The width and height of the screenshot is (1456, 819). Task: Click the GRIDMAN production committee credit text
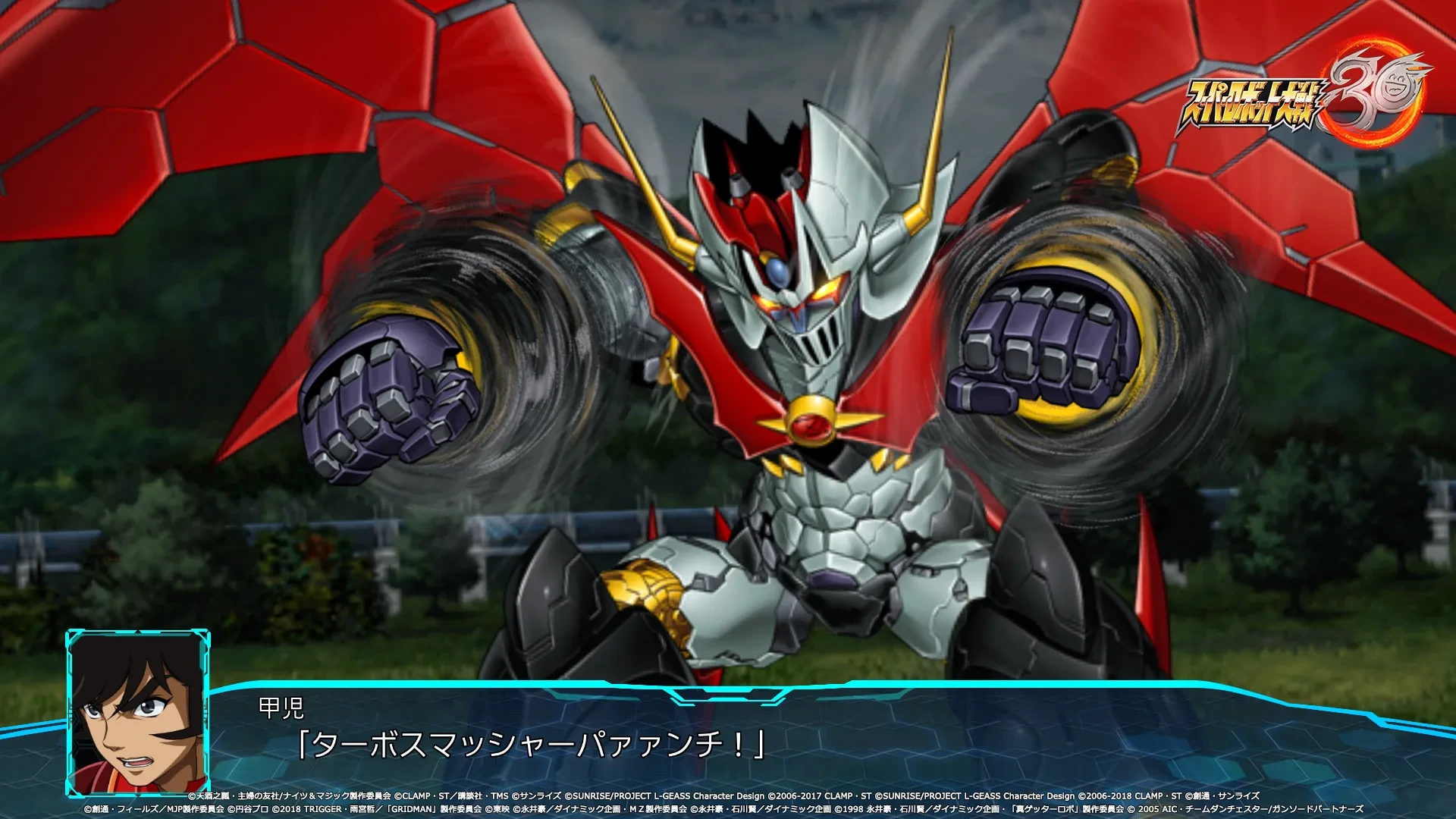coord(432,806)
